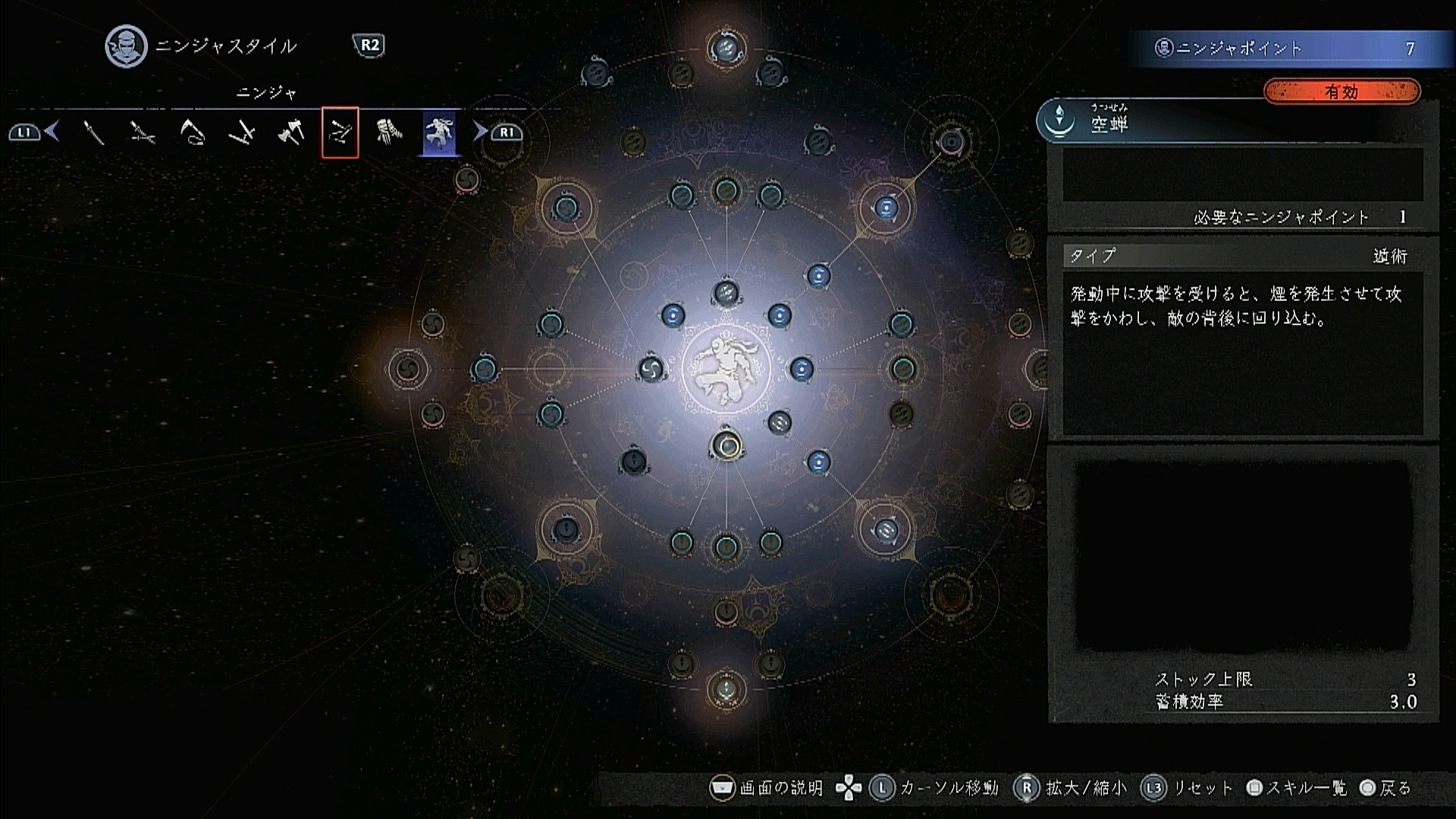Open the kusarigama sickle-and-chain skill tab
Image resolution: width=1456 pixels, height=819 pixels.
pos(192,133)
